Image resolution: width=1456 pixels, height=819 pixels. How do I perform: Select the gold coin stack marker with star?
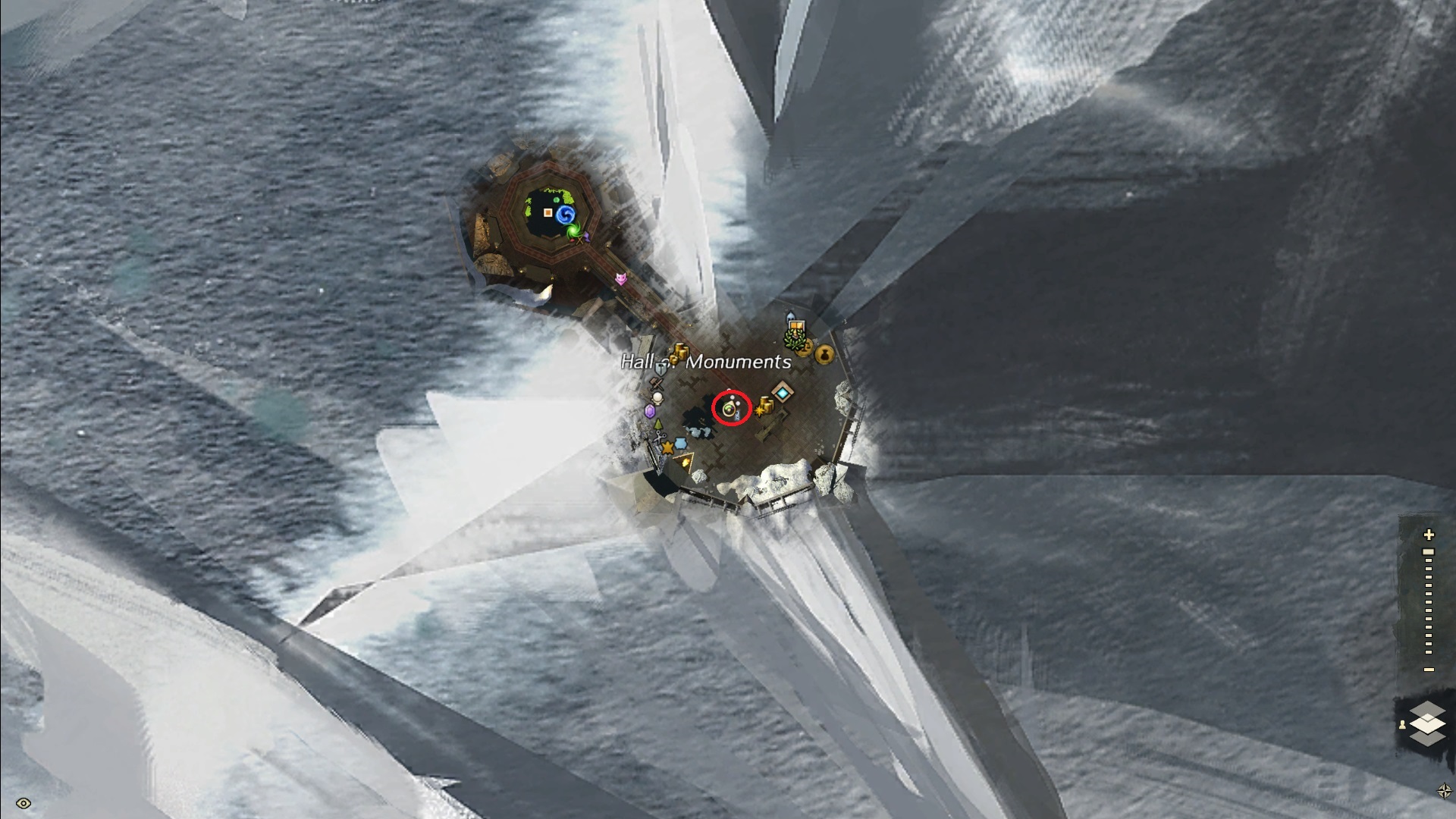click(x=764, y=407)
